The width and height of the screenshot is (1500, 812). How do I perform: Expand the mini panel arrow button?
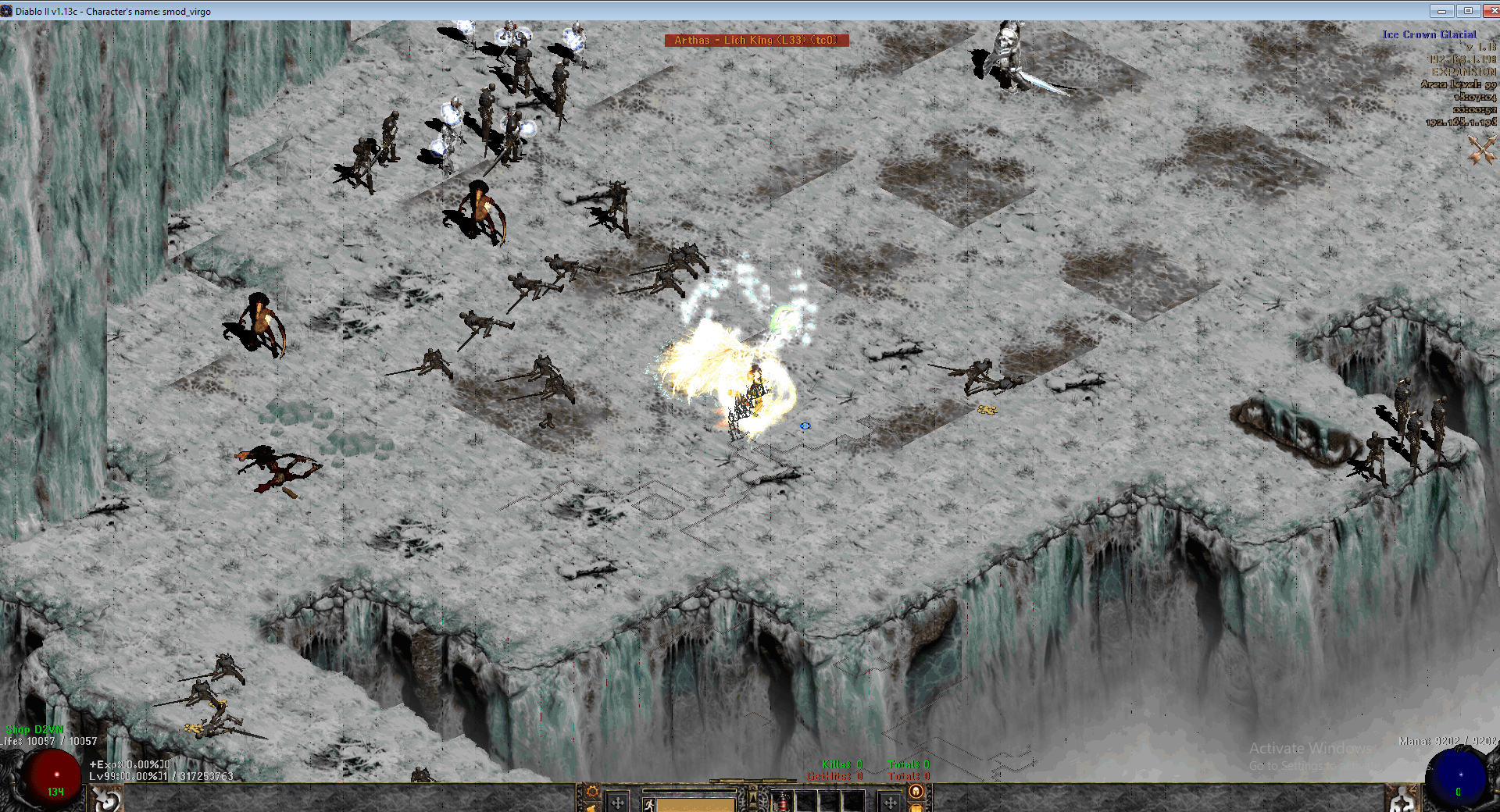click(x=752, y=796)
